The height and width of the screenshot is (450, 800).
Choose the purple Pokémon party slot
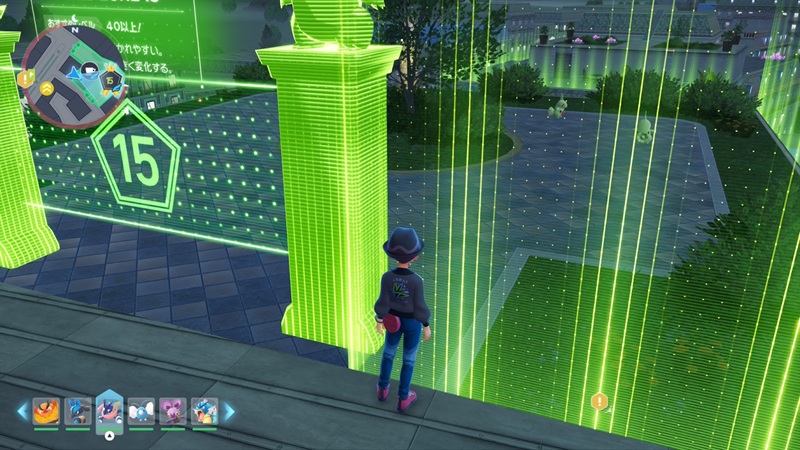click(x=172, y=410)
